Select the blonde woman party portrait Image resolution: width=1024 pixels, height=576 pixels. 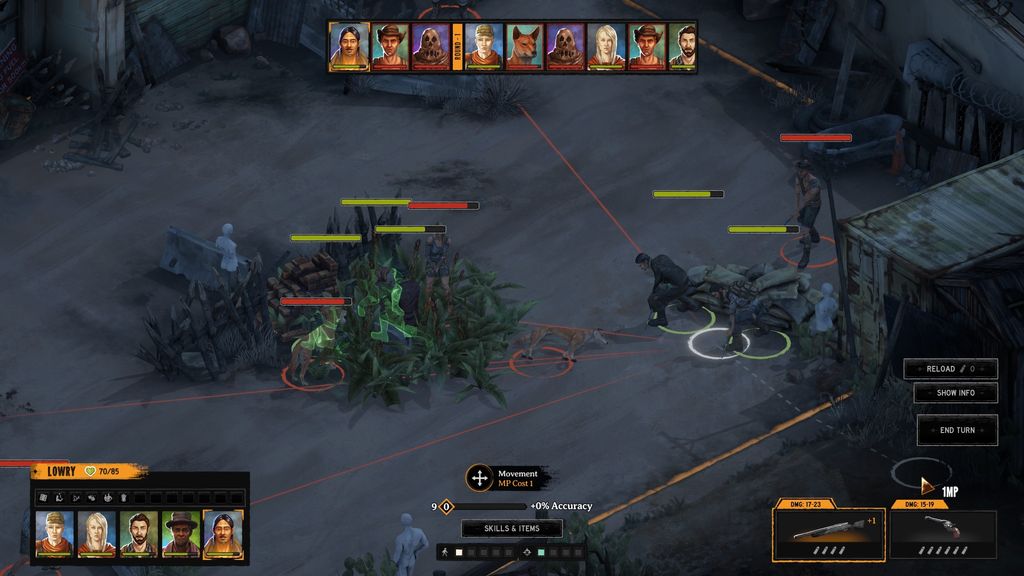pyautogui.click(x=97, y=534)
